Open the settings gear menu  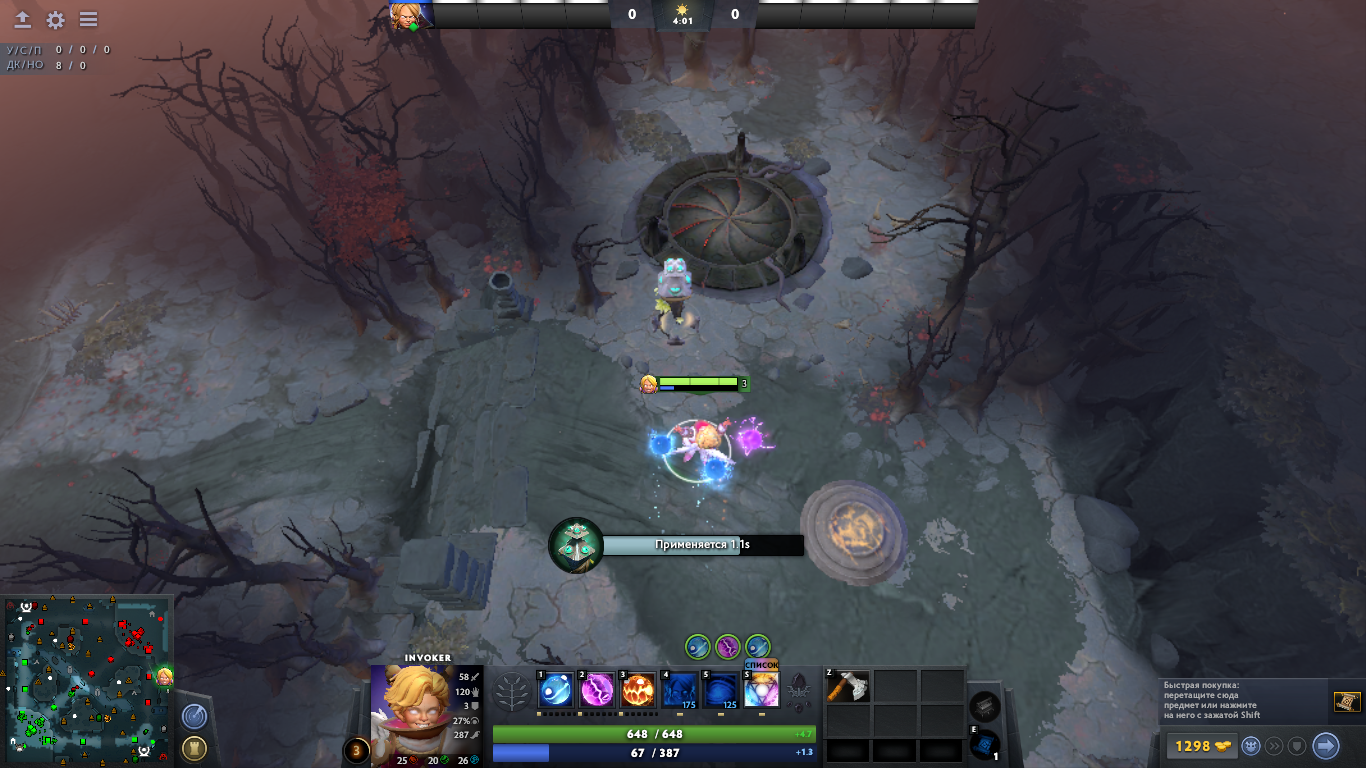(55, 20)
